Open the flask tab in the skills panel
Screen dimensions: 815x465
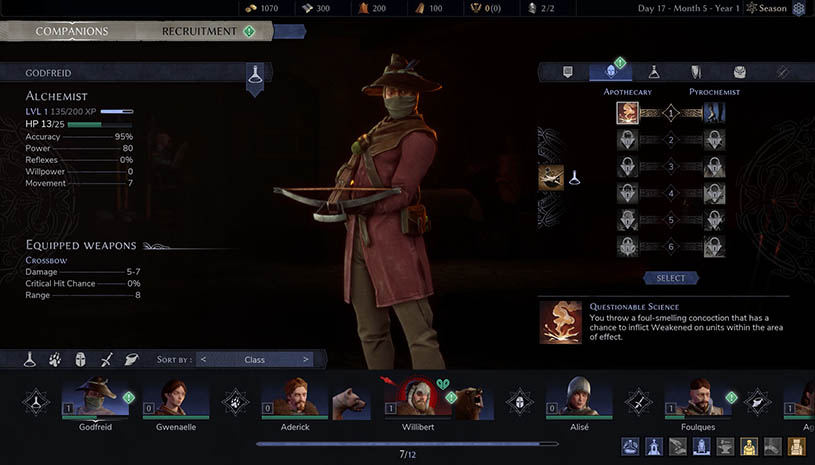point(654,72)
